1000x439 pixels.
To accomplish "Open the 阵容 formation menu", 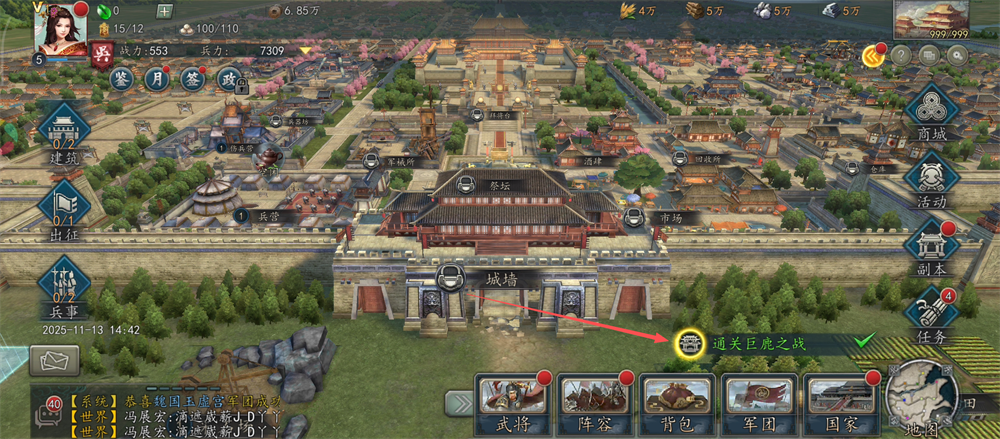I will click(x=593, y=402).
